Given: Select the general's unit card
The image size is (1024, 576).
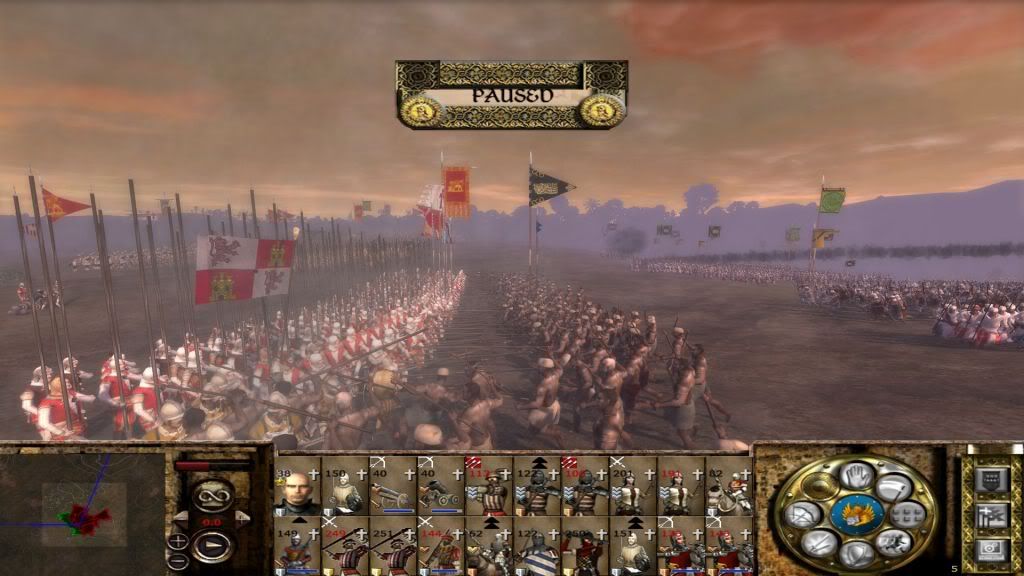Looking at the screenshot, I should click(x=298, y=487).
